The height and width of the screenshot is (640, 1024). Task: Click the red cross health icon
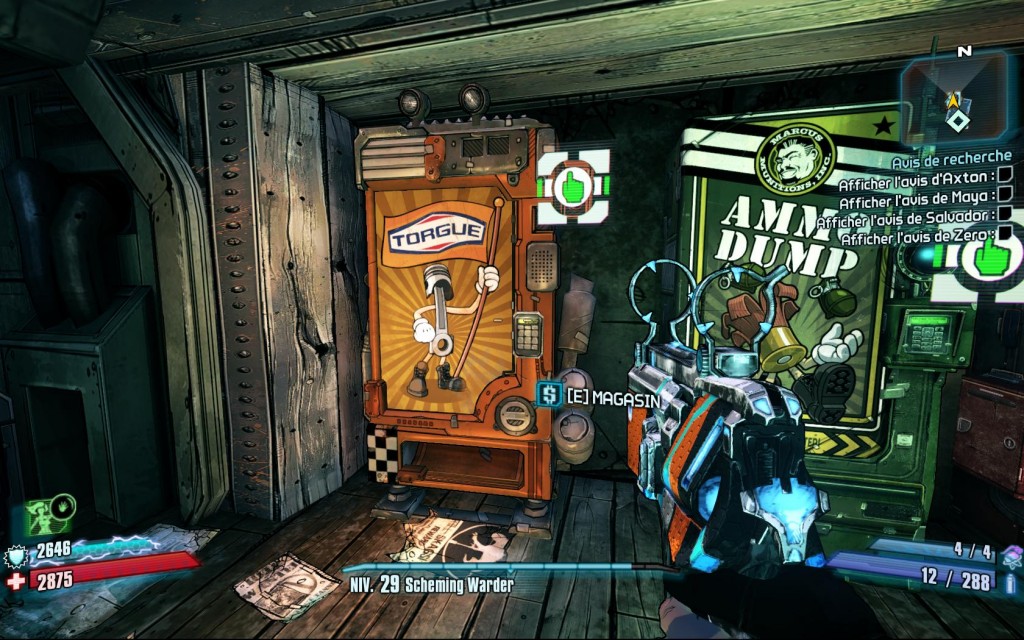pos(15,579)
